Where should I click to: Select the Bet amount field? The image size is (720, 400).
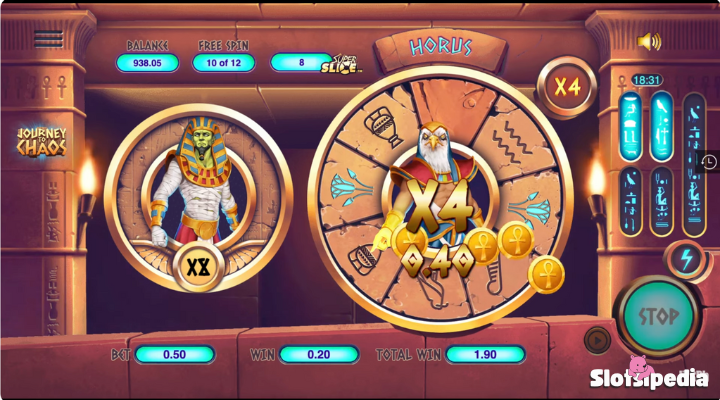[175, 355]
